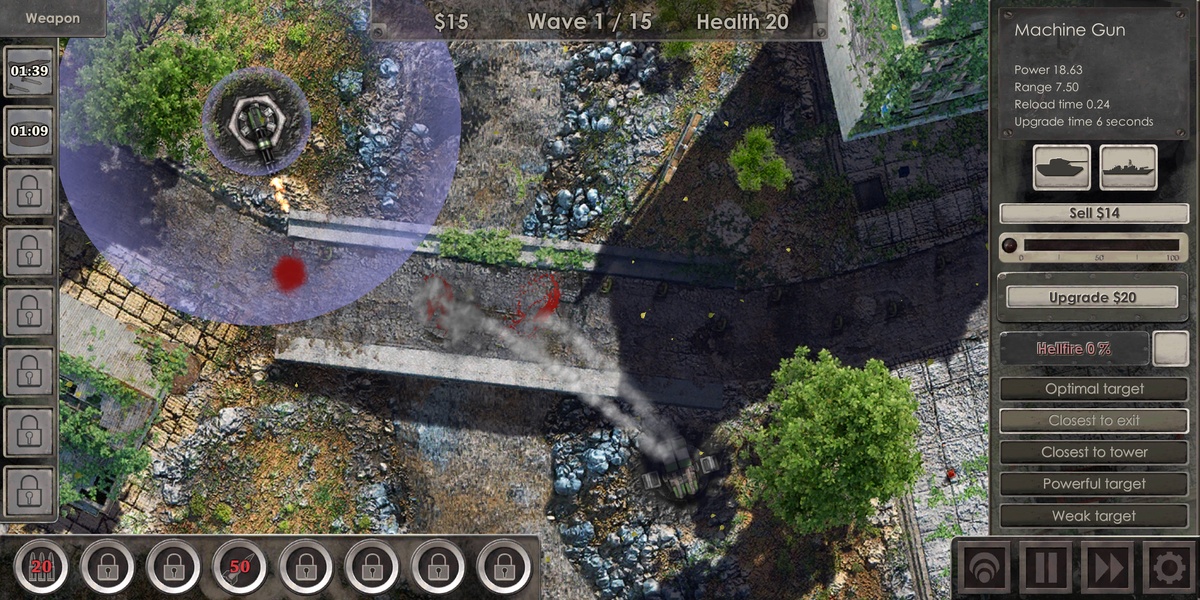The image size is (1200, 600).
Task: Pick the Weak target option
Action: tap(1094, 516)
